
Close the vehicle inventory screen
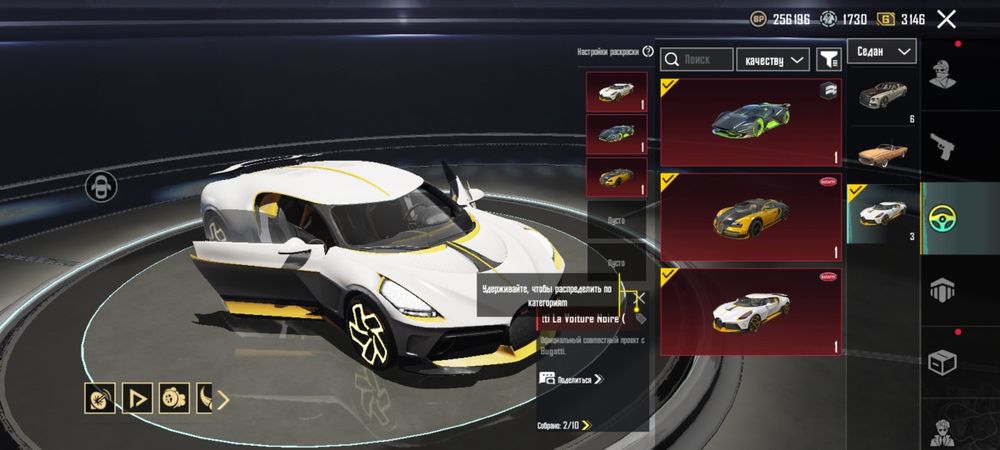tap(946, 18)
